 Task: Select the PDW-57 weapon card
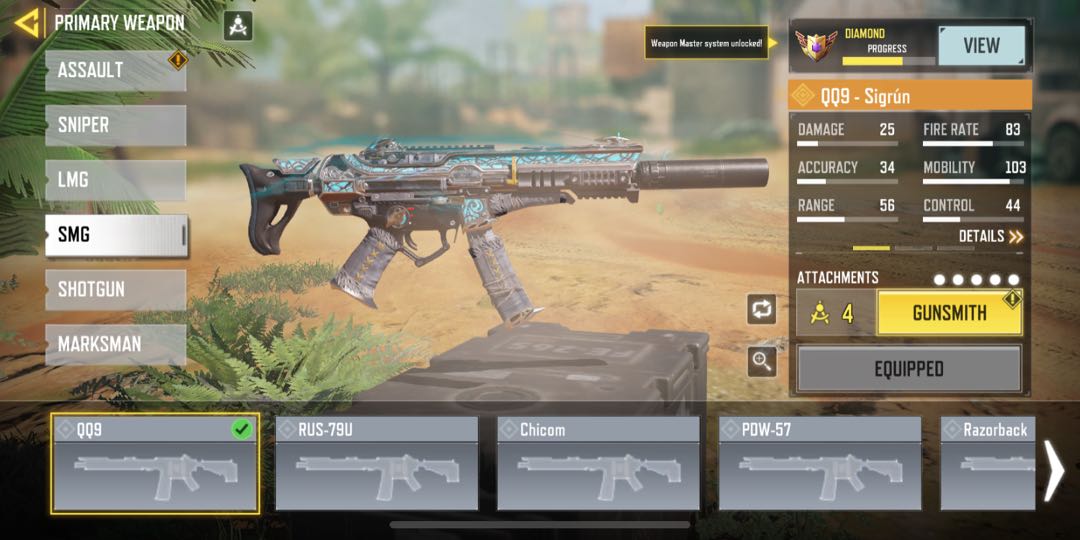(x=820, y=463)
